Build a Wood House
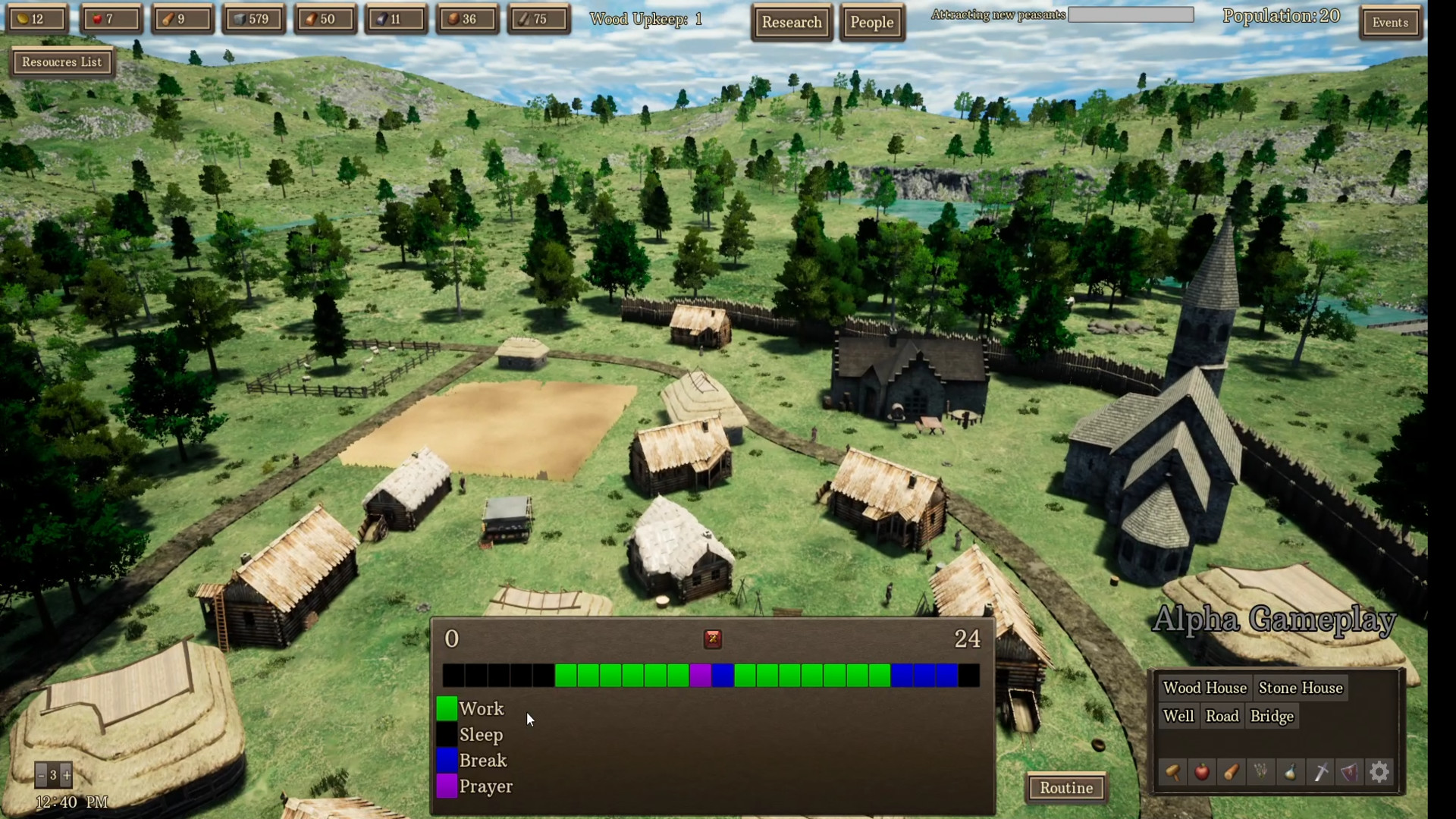 tap(1204, 688)
